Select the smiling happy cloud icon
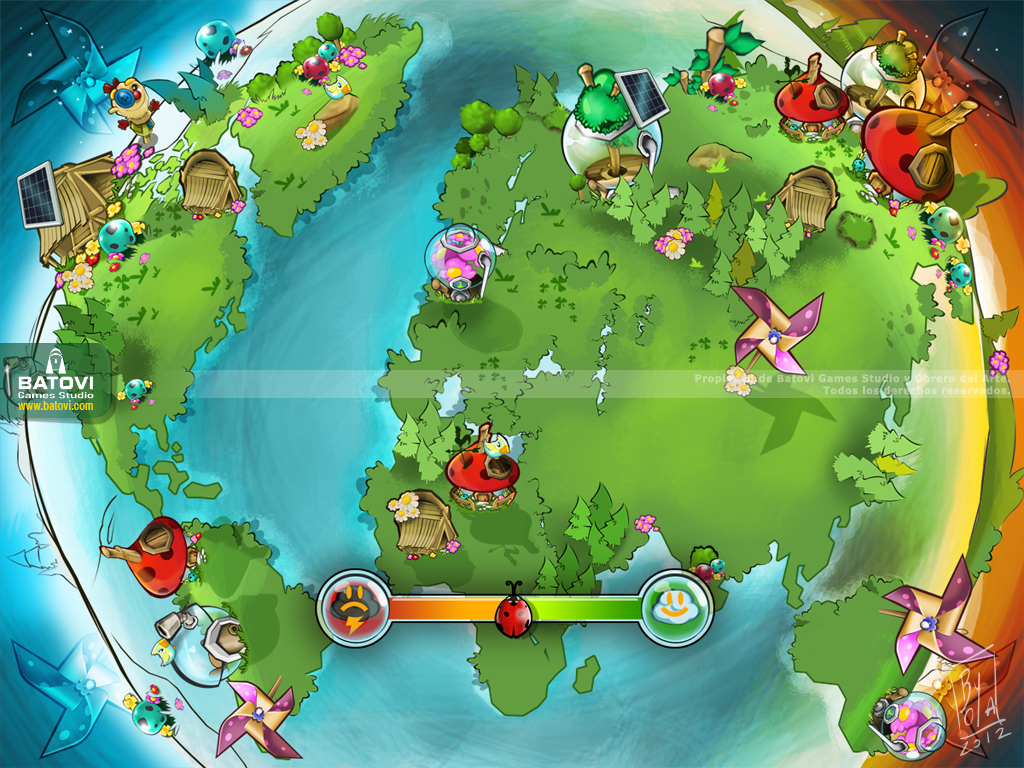Image resolution: width=1024 pixels, height=768 pixels. 675,606
